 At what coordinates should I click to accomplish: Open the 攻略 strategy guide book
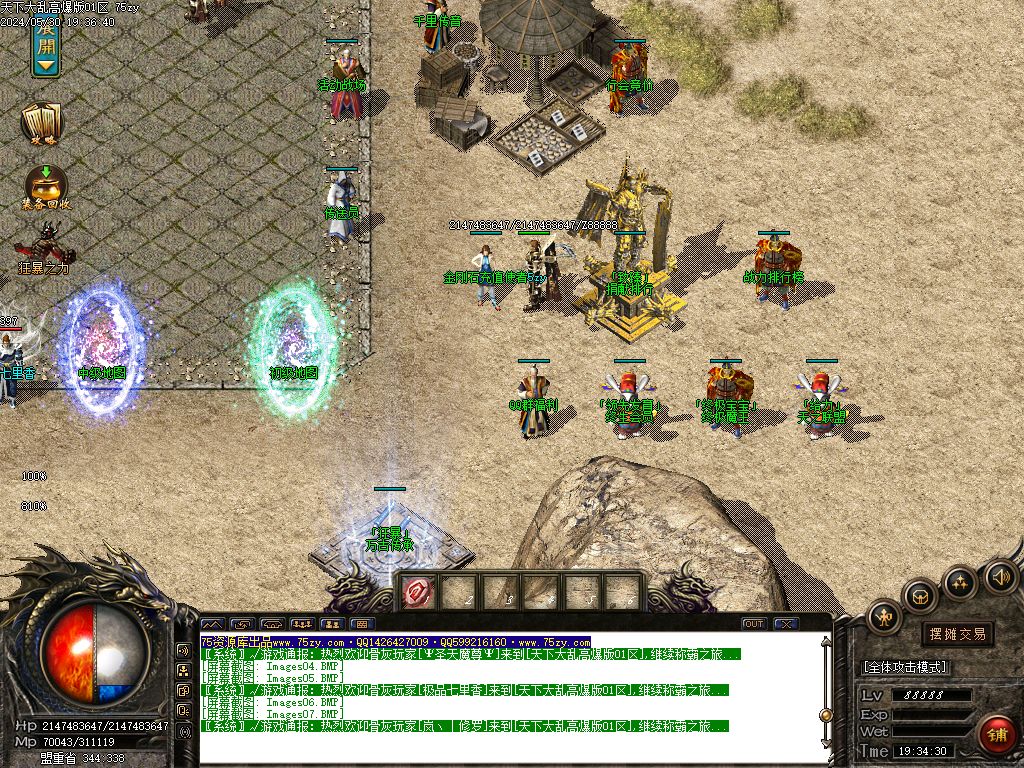point(42,122)
